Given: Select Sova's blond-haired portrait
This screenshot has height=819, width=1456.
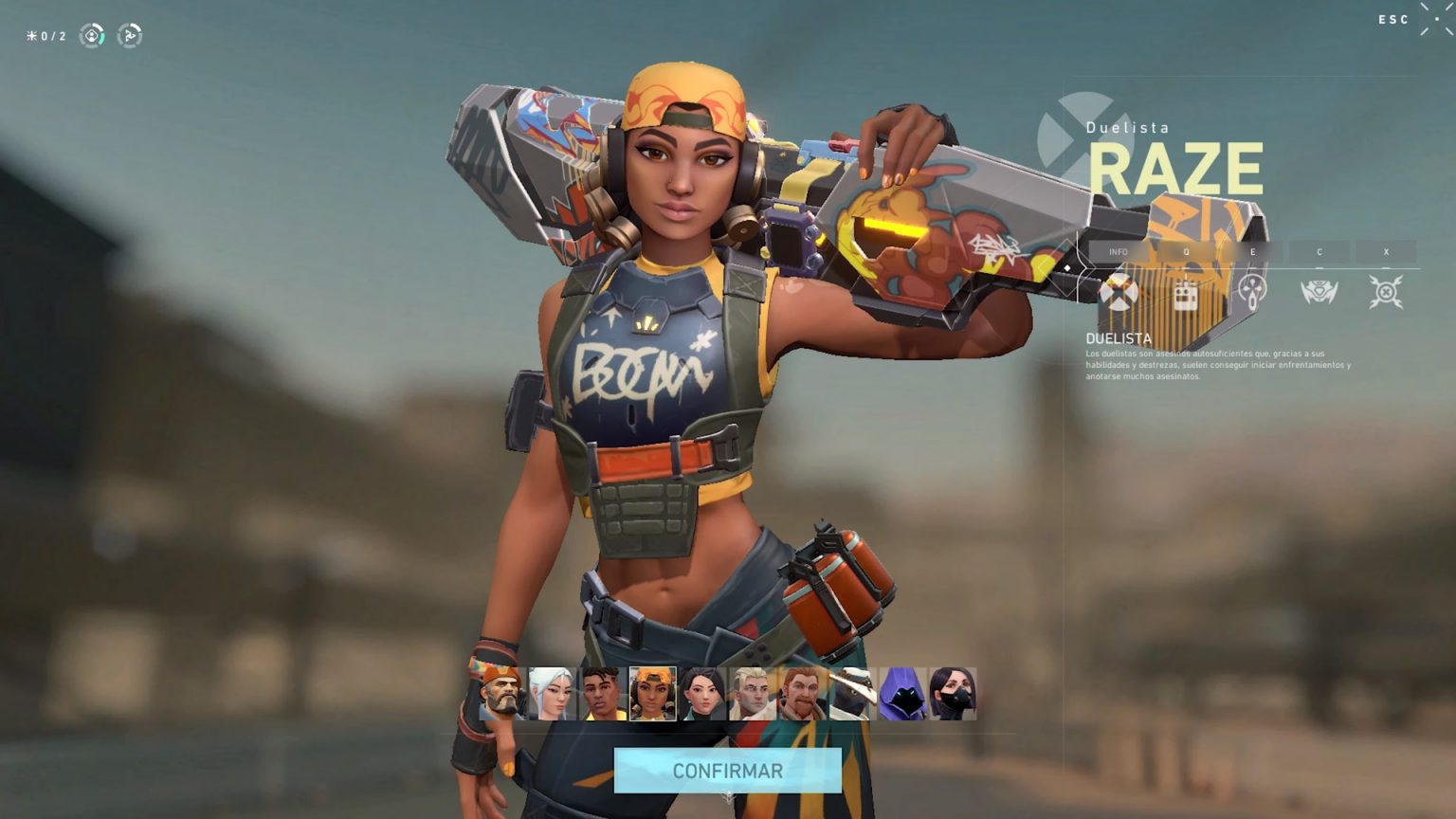Looking at the screenshot, I should tap(754, 694).
